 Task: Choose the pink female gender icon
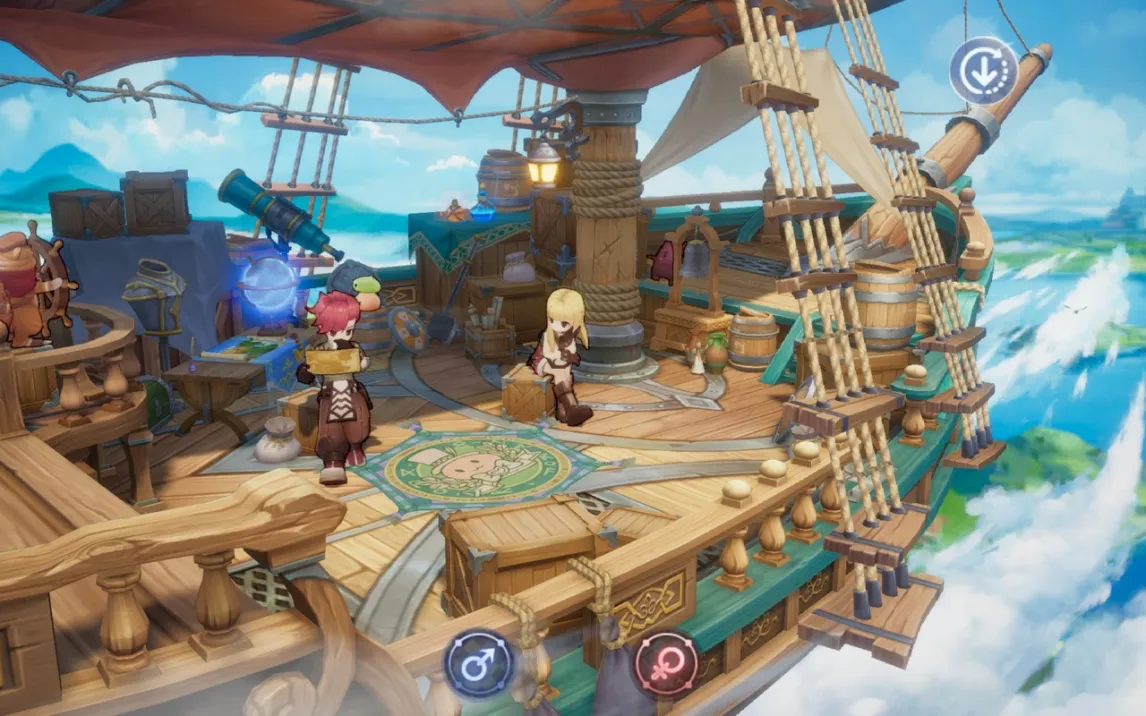coord(665,664)
